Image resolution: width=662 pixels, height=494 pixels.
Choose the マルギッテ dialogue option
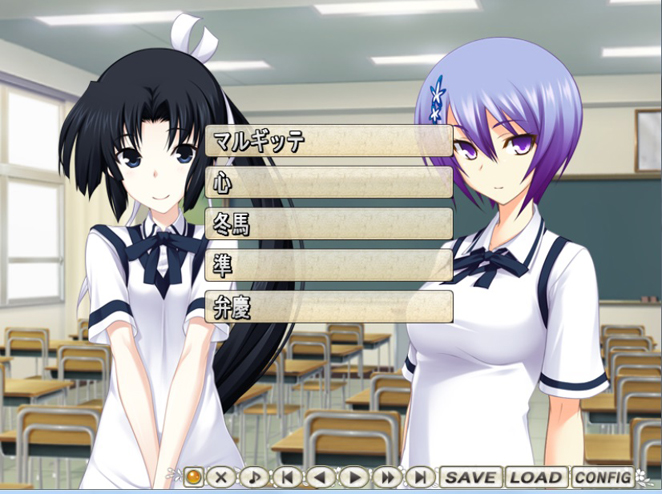[328, 141]
